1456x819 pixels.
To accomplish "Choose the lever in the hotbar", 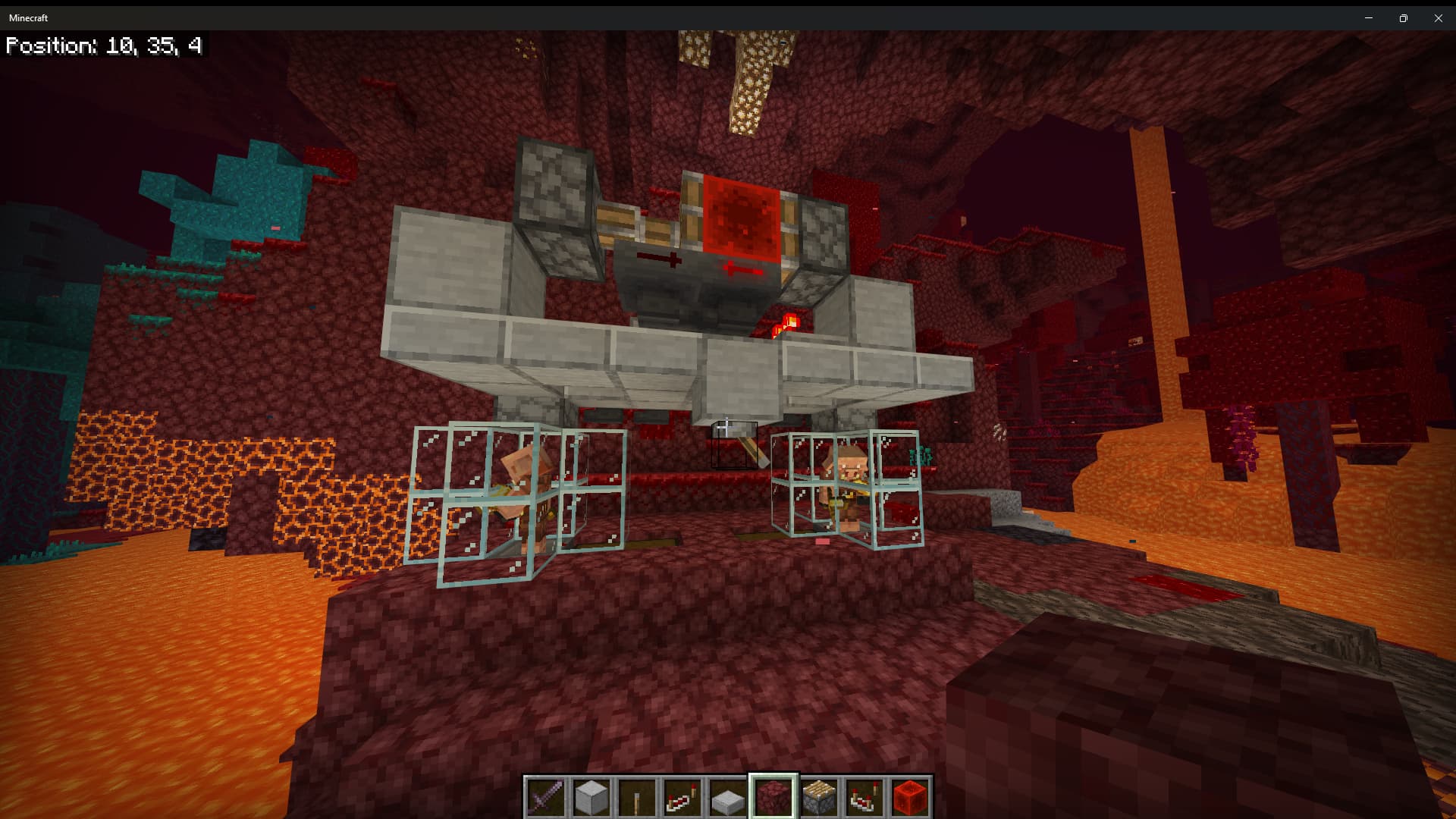I will (x=637, y=797).
